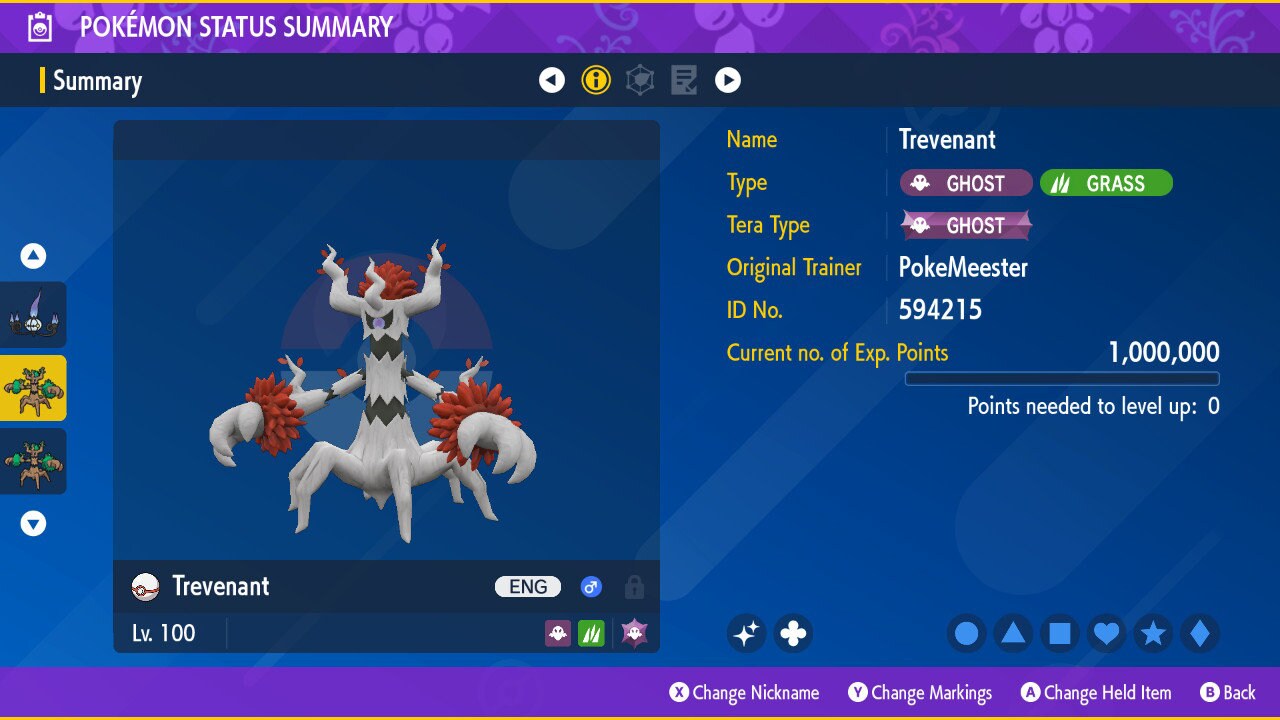Viewport: 1280px width, 720px height.
Task: Toggle the square marking
Action: (x=1059, y=633)
